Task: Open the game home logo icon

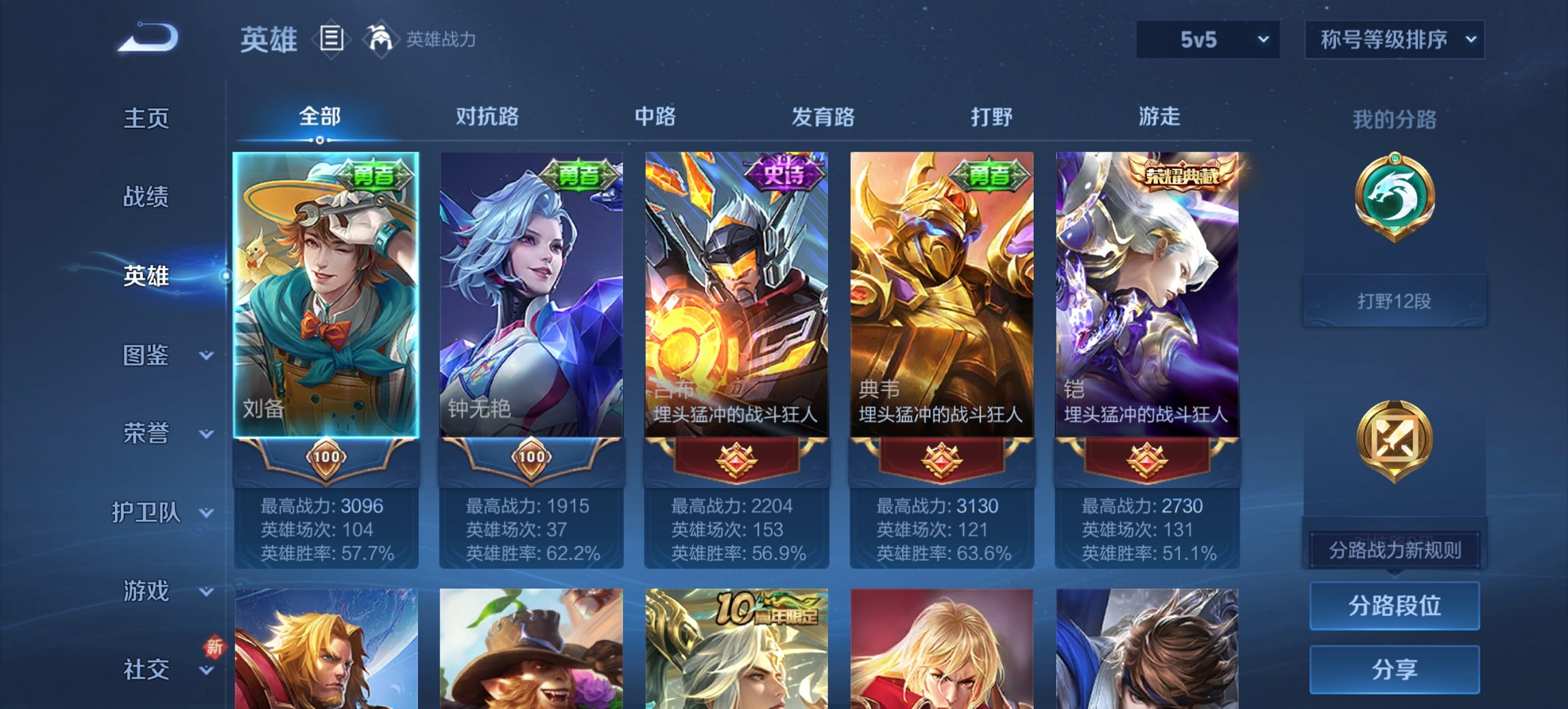Action: (147, 38)
